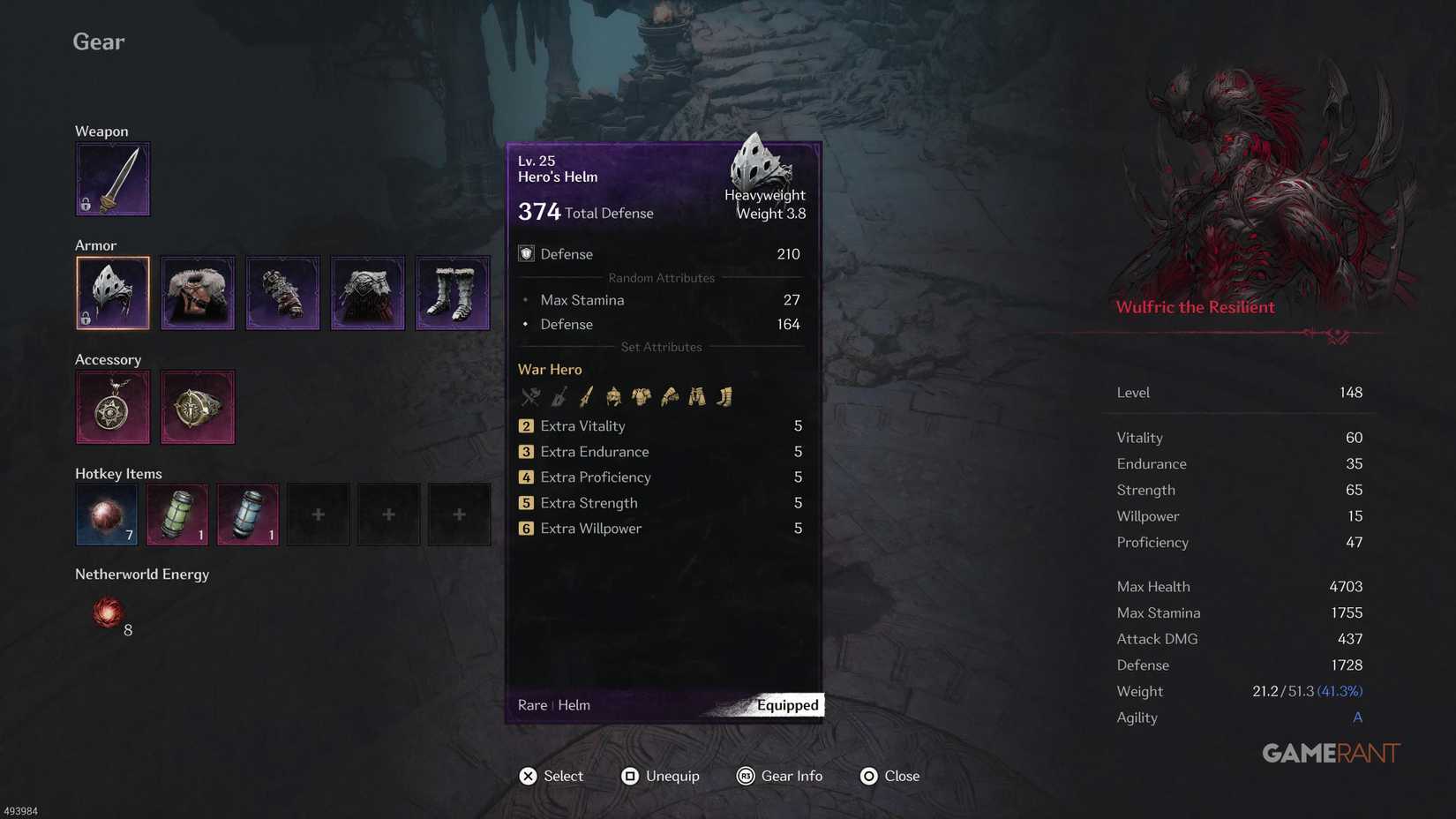Select the red orb hotkey item

[106, 514]
